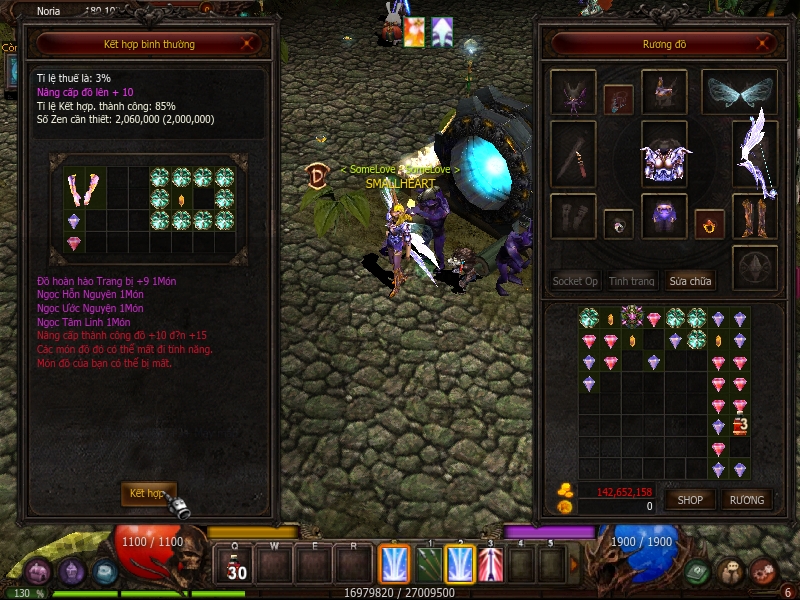800x600 pixels.
Task: Select the equipped wings slot
Action: [x=739, y=93]
